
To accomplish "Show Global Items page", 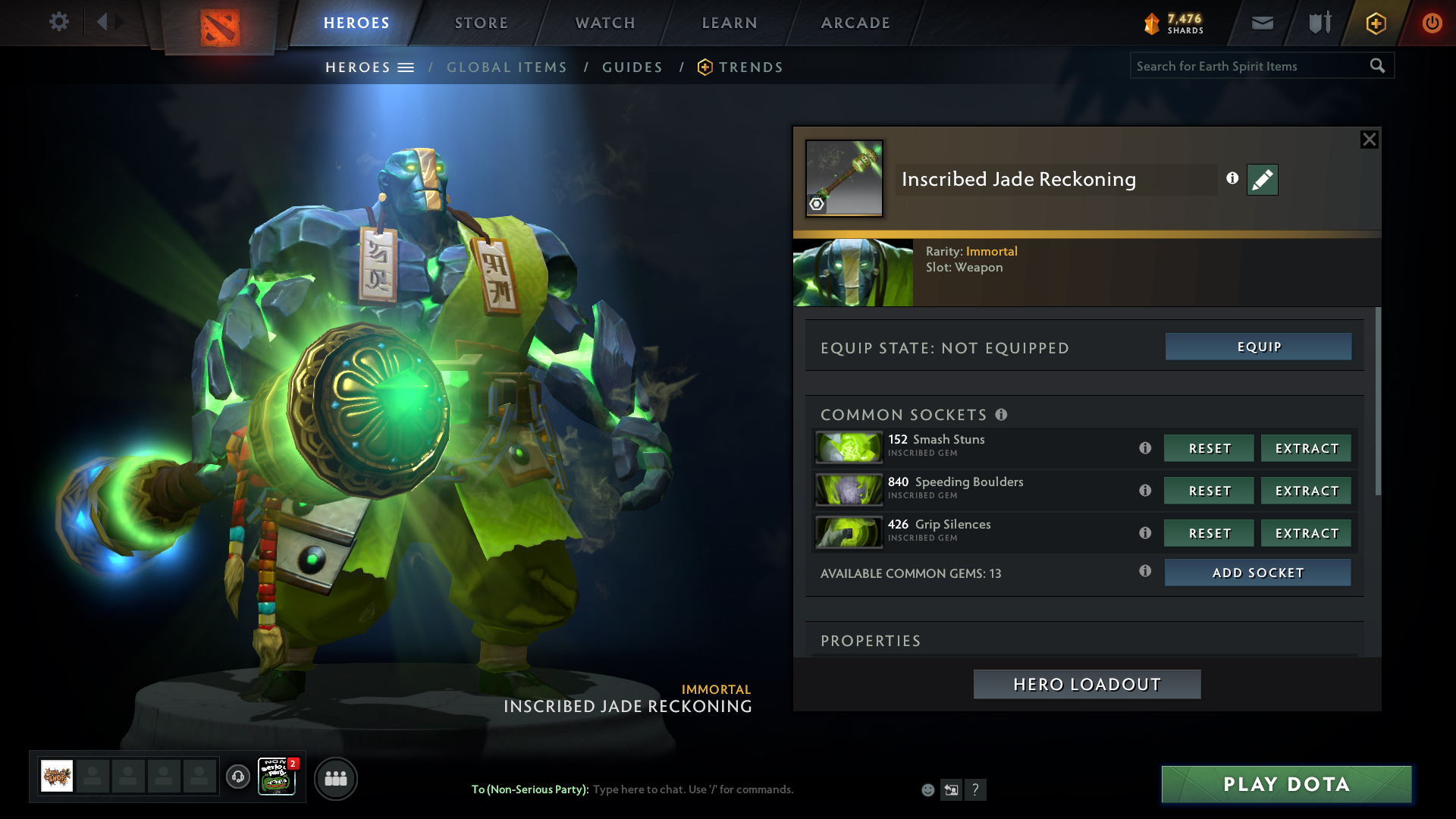I will 507,67.
